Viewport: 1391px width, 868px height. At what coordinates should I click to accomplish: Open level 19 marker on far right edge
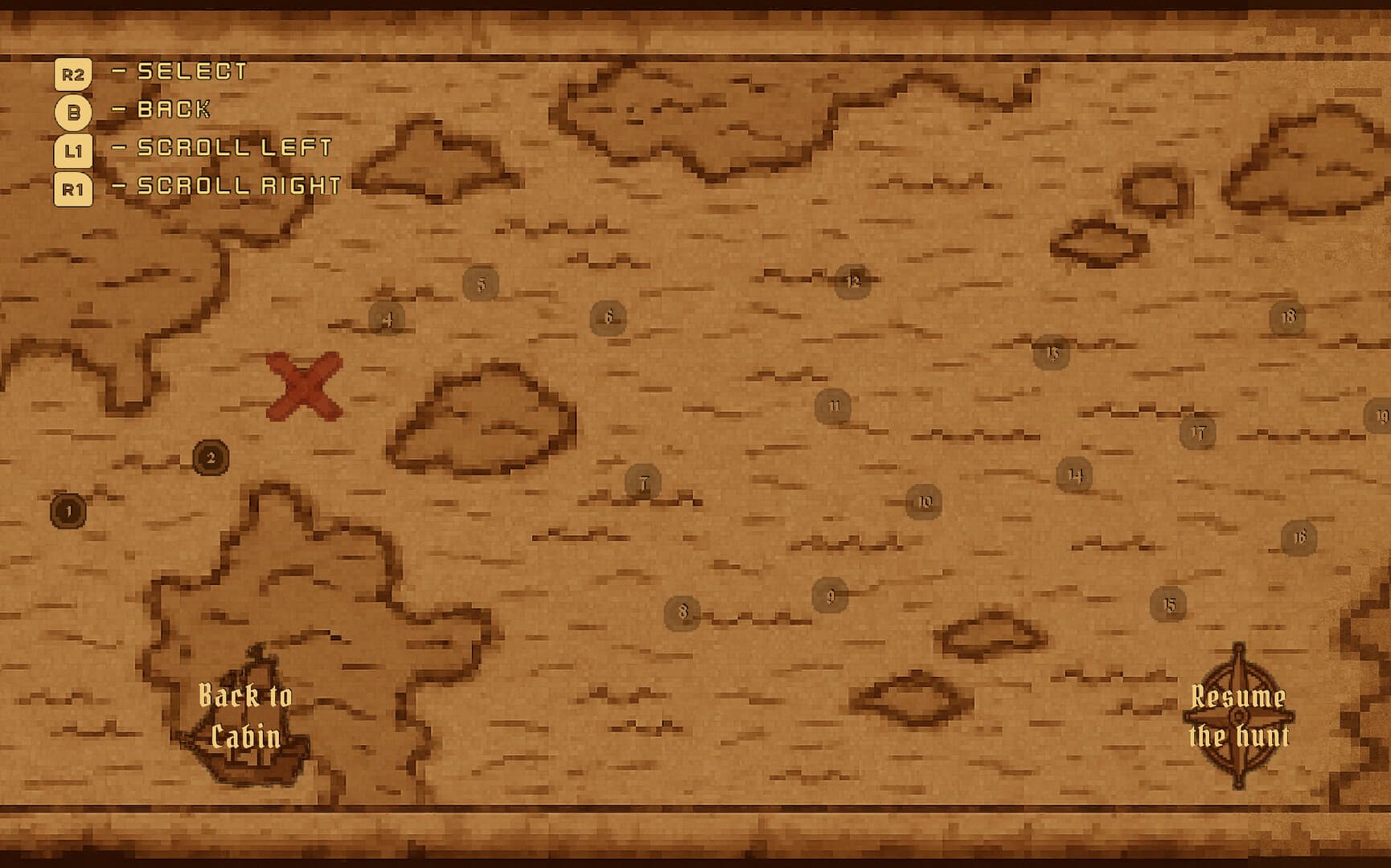tap(1382, 416)
